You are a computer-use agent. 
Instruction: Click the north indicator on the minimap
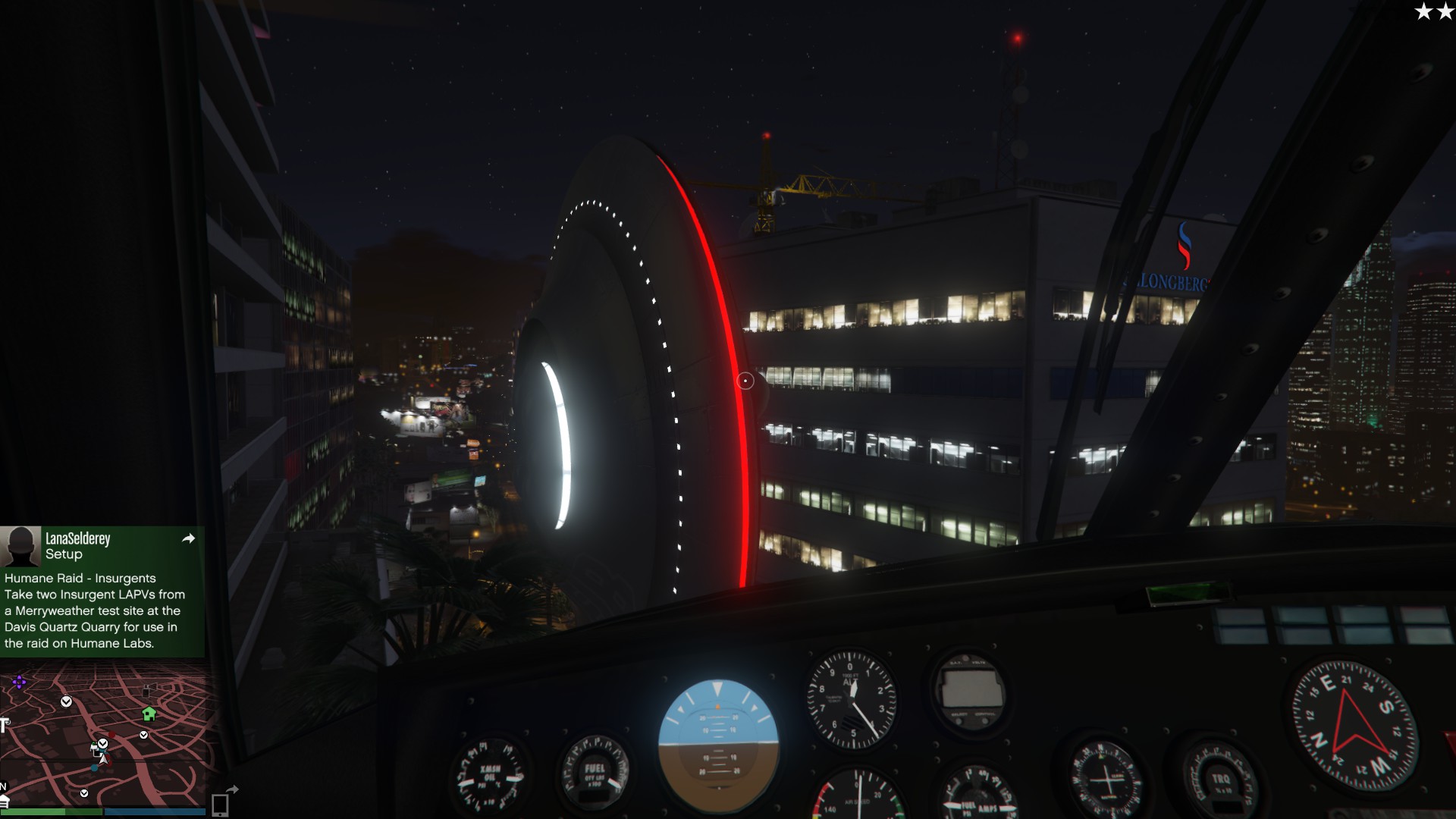pos(4,786)
